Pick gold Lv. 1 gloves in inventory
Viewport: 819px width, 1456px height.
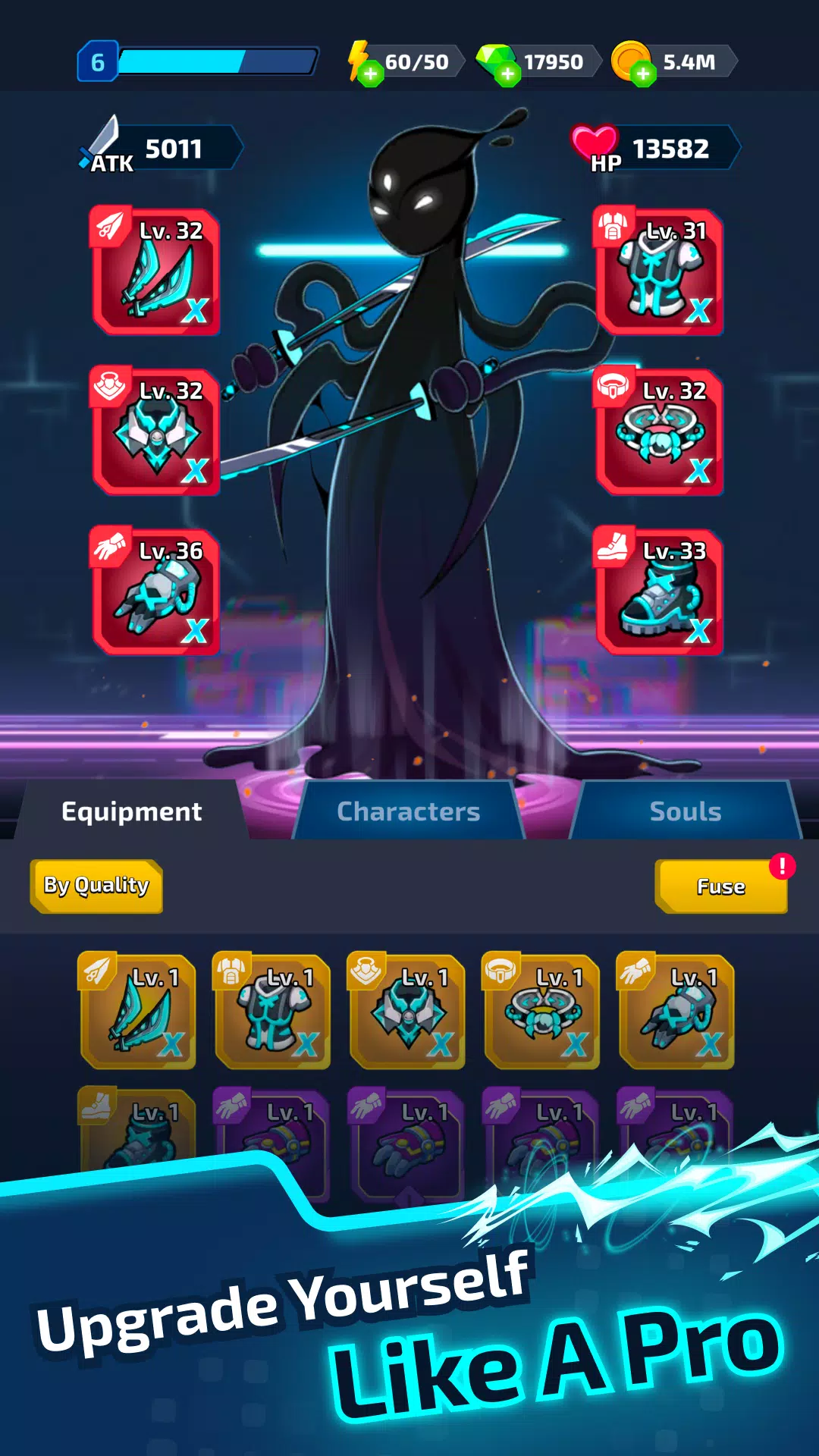[676, 1012]
